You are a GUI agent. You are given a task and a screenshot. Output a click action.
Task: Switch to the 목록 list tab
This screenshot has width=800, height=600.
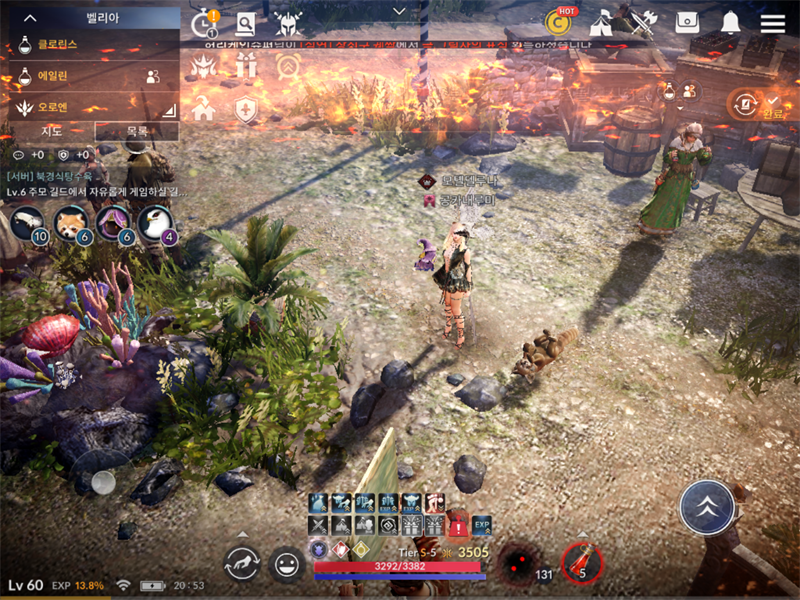click(x=137, y=131)
